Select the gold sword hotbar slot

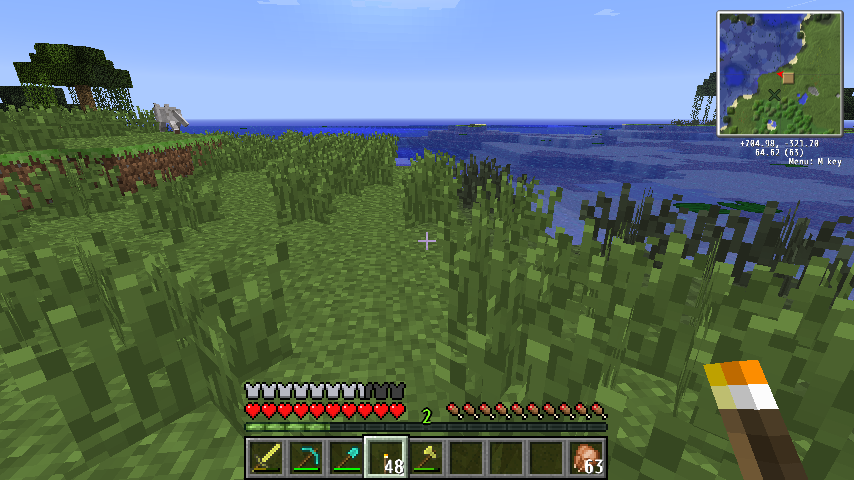click(x=266, y=459)
